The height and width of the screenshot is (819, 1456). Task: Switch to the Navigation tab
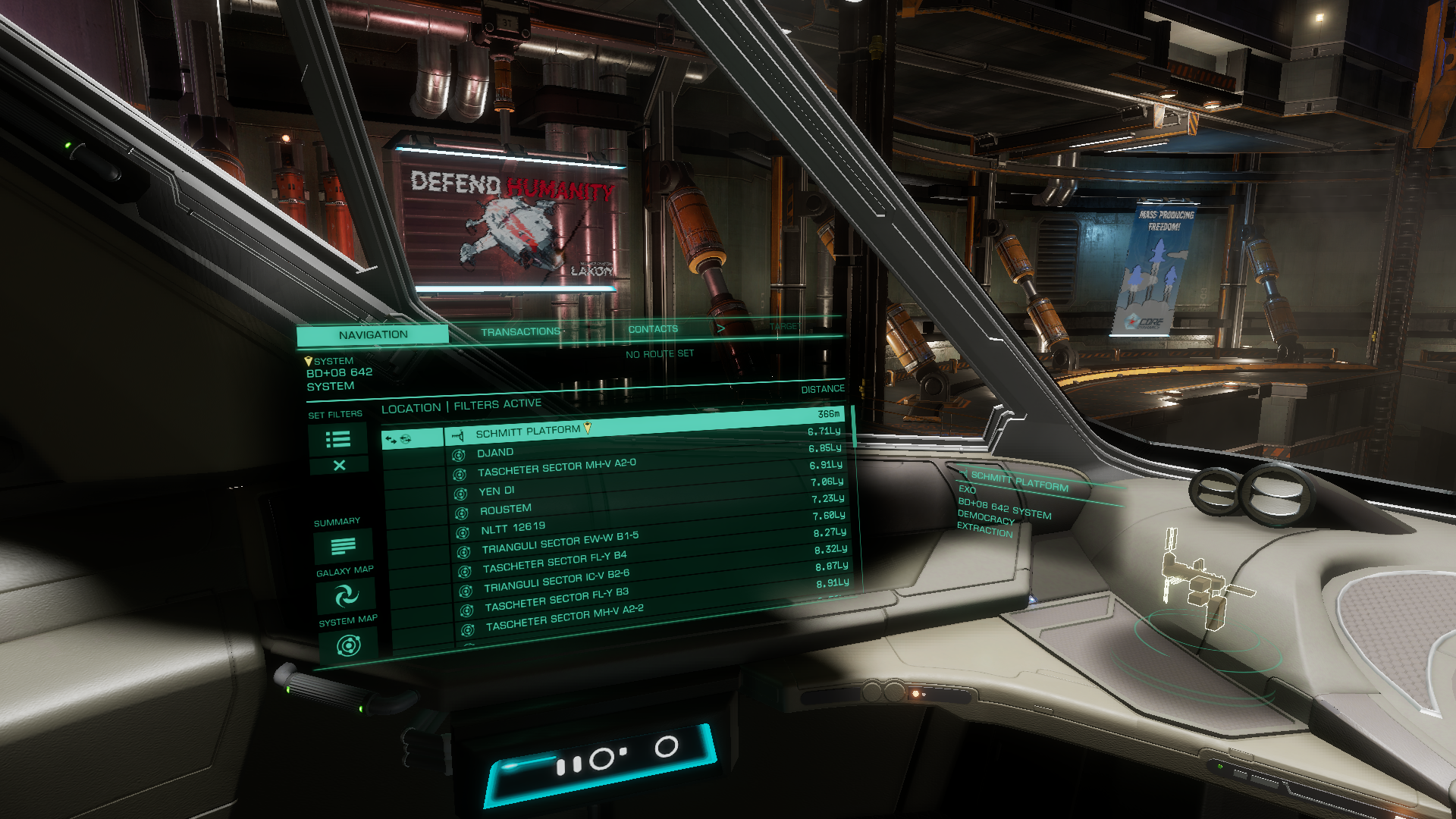point(372,334)
